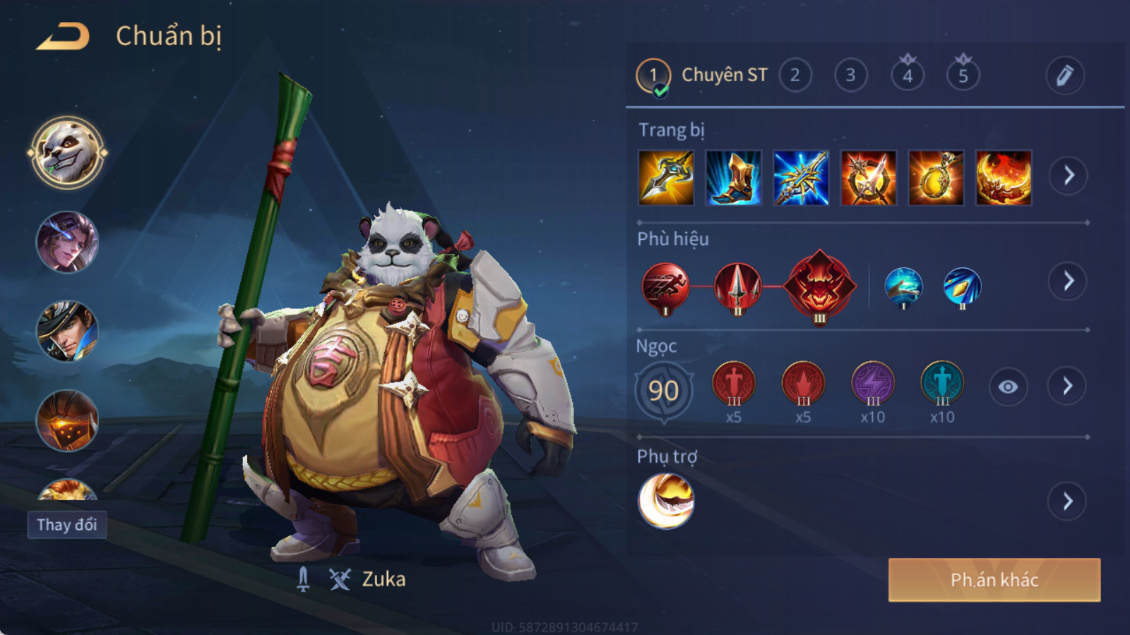The height and width of the screenshot is (635, 1130).
Task: Select the purple lightning rune x10
Action: pos(873,385)
